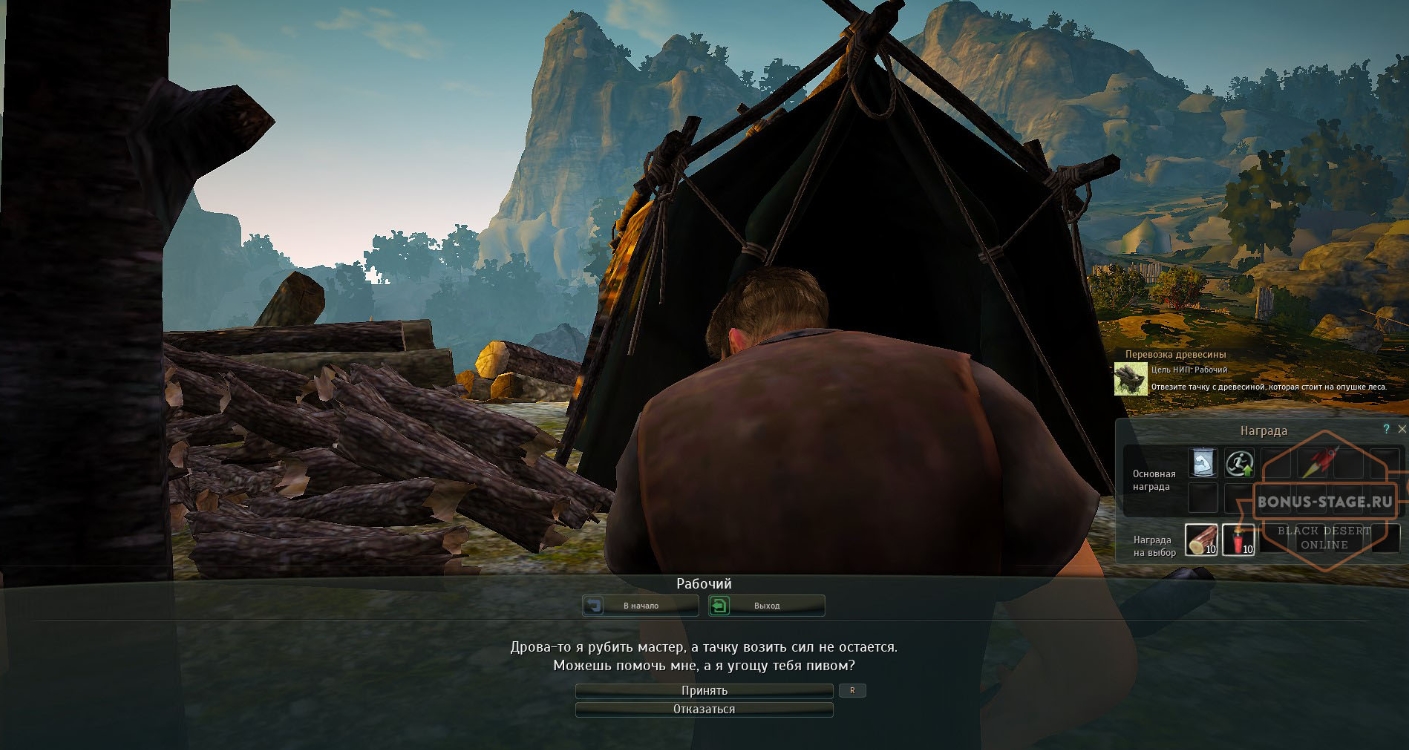Screen dimensions: 1409x750
Task: Click the wood pile quest objective icon
Action: [1131, 381]
